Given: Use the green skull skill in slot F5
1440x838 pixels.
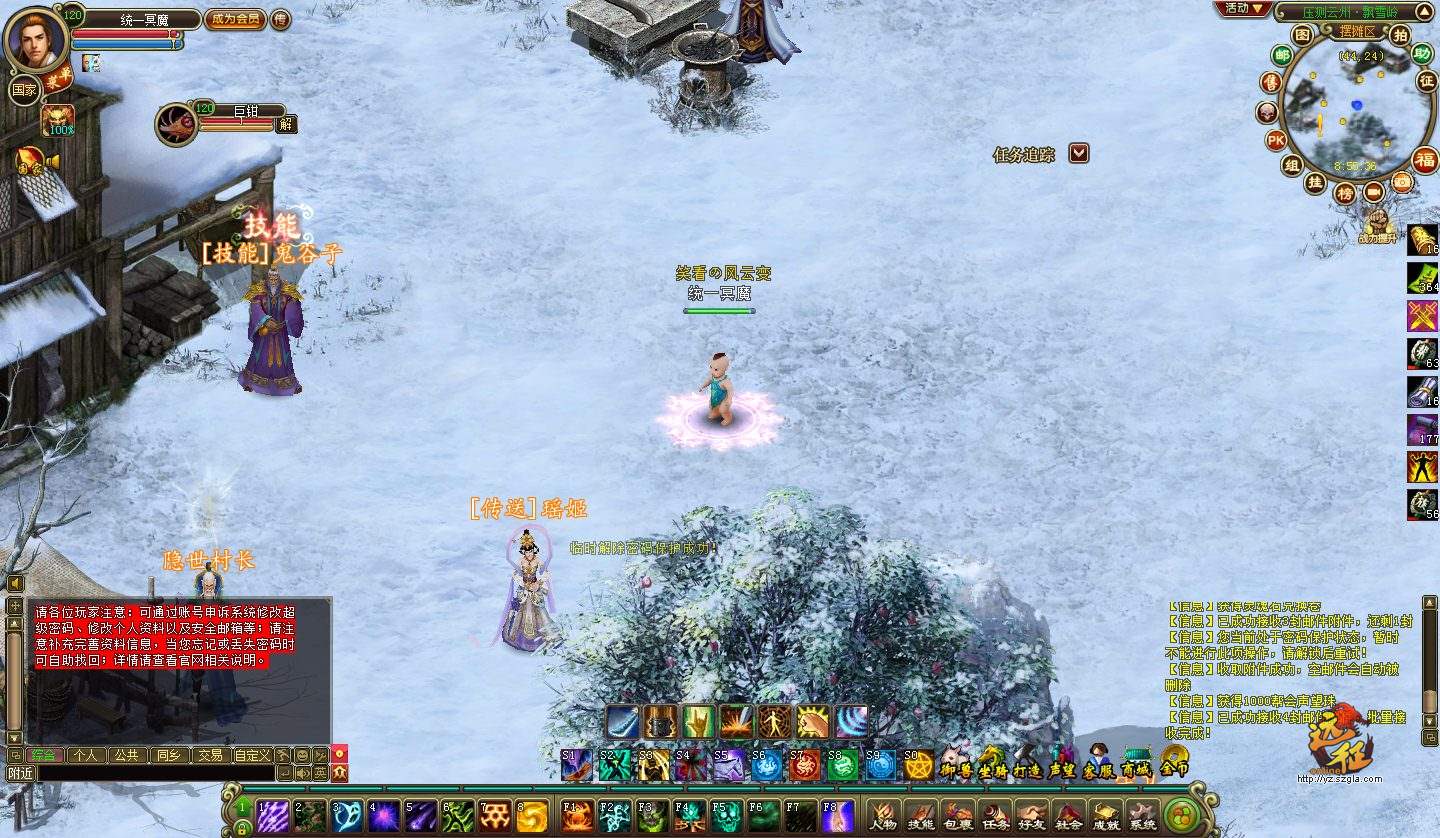Looking at the screenshot, I should (x=725, y=816).
